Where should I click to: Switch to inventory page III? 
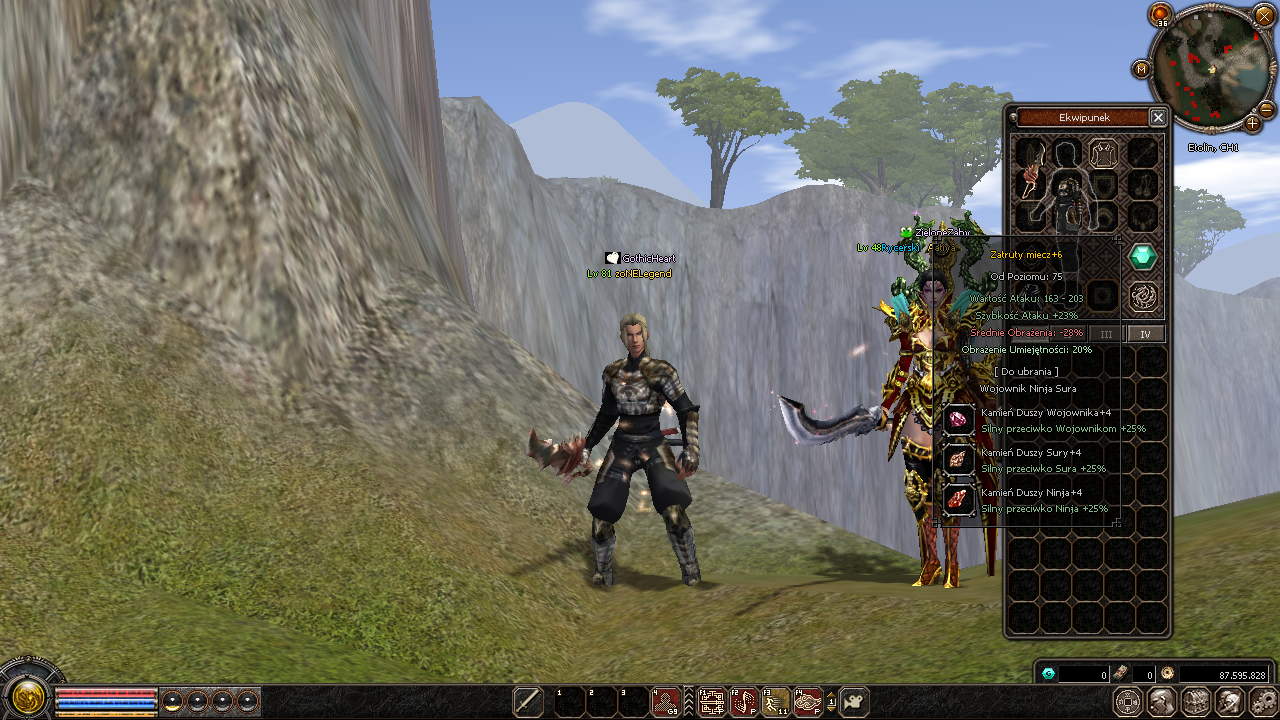1106,334
